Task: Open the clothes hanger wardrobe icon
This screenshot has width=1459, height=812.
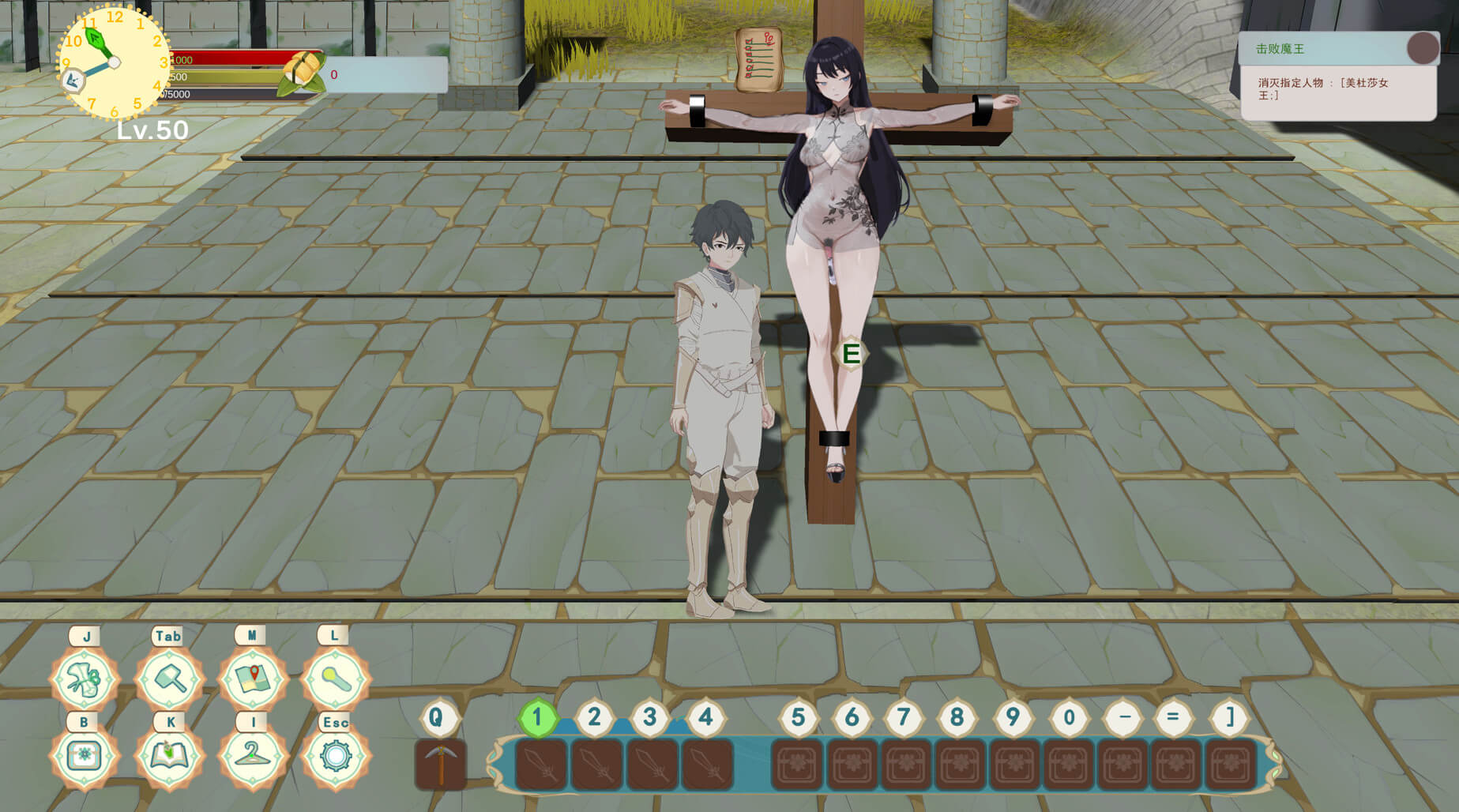Action: [x=253, y=756]
